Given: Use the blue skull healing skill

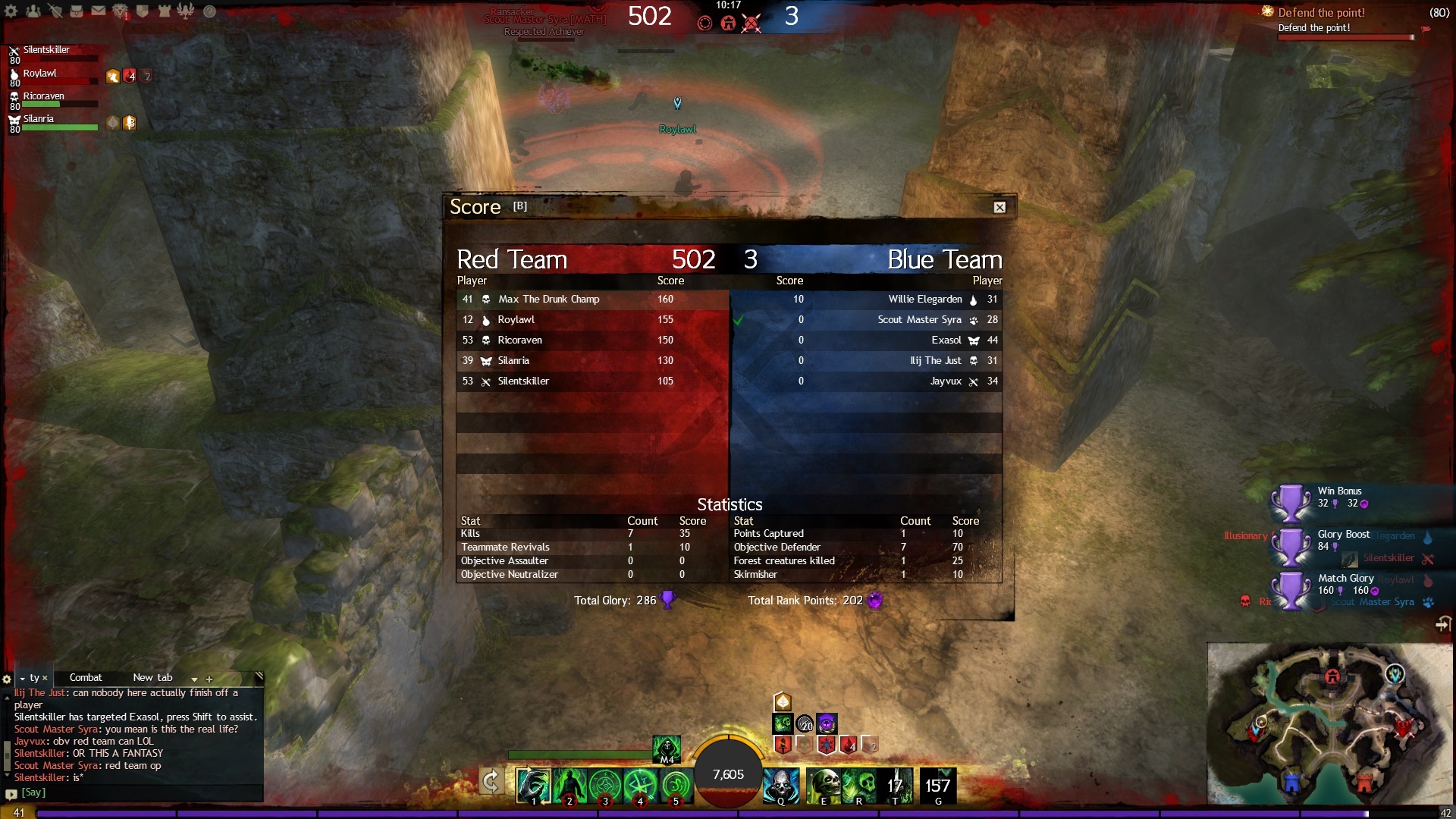Looking at the screenshot, I should tap(780, 786).
